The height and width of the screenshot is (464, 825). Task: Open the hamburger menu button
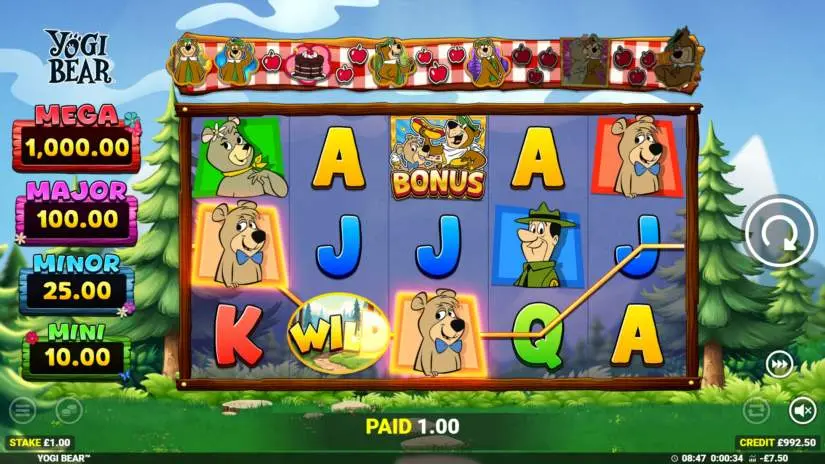coord(22,409)
